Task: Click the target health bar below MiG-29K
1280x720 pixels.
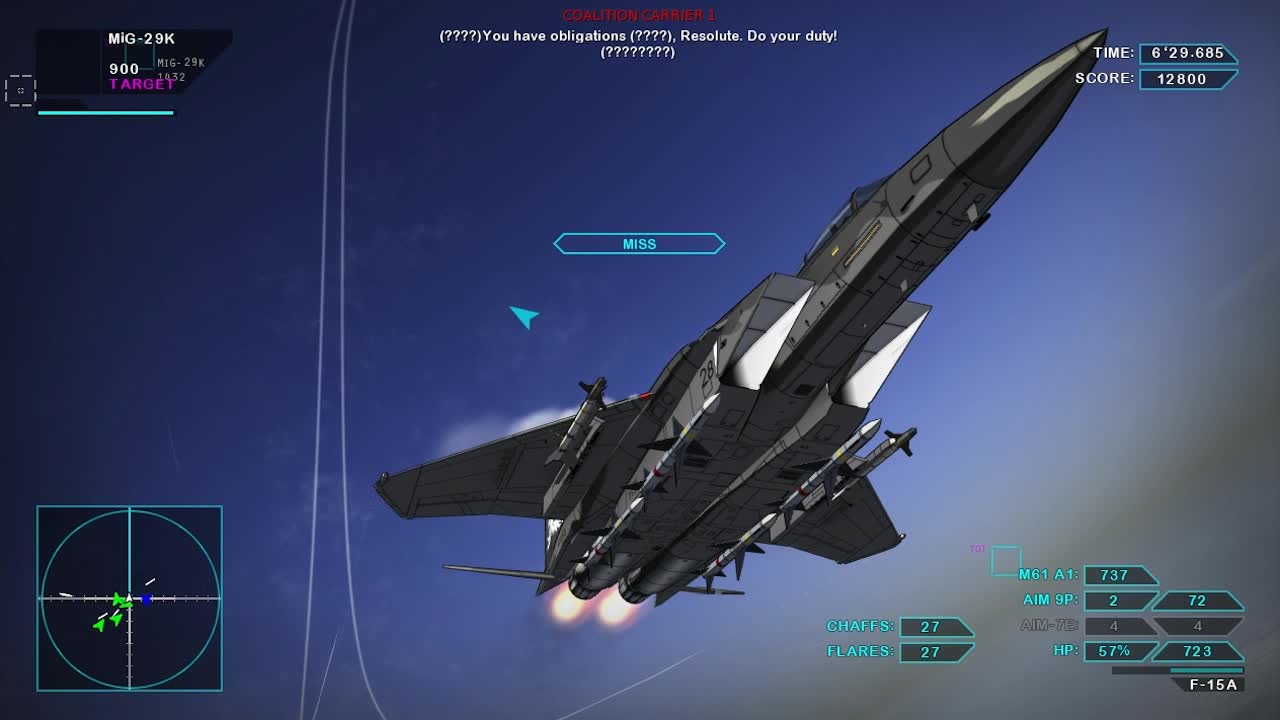Action: click(x=105, y=113)
